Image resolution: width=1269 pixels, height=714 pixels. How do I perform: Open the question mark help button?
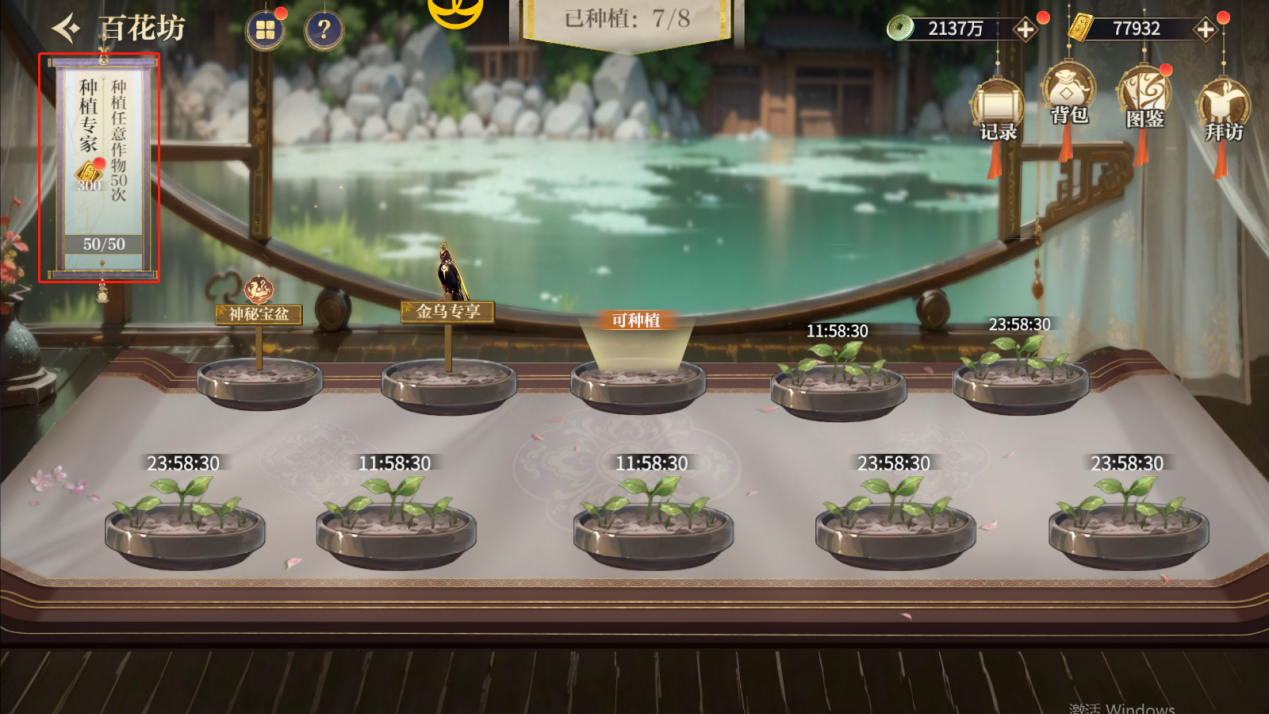pyautogui.click(x=323, y=31)
